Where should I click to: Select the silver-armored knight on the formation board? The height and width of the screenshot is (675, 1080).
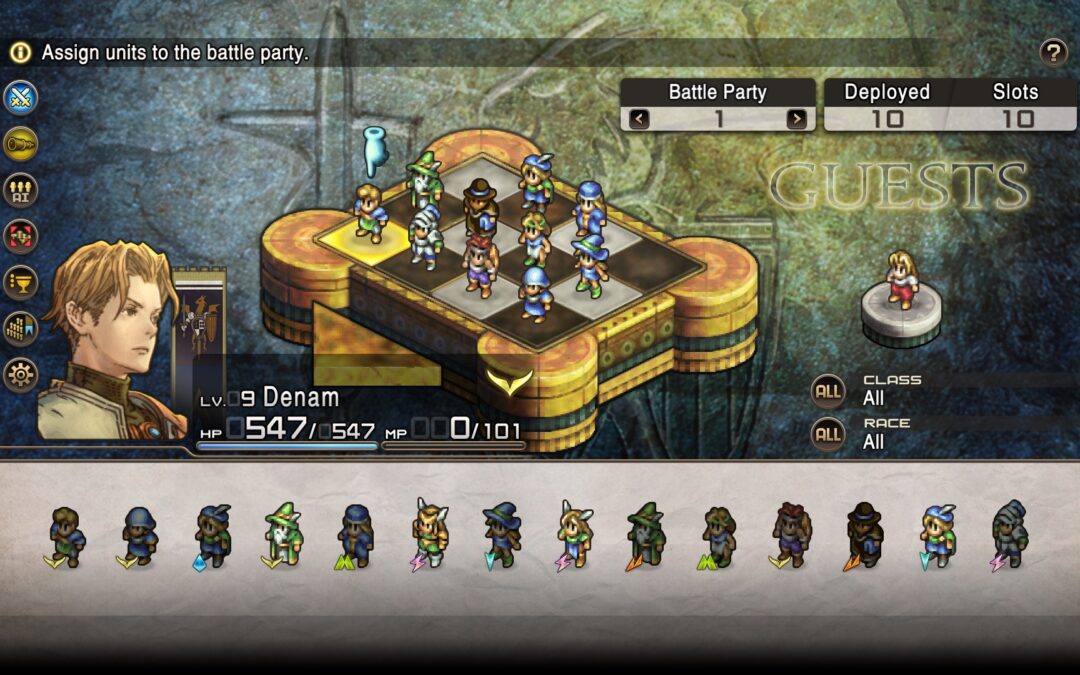tap(427, 236)
